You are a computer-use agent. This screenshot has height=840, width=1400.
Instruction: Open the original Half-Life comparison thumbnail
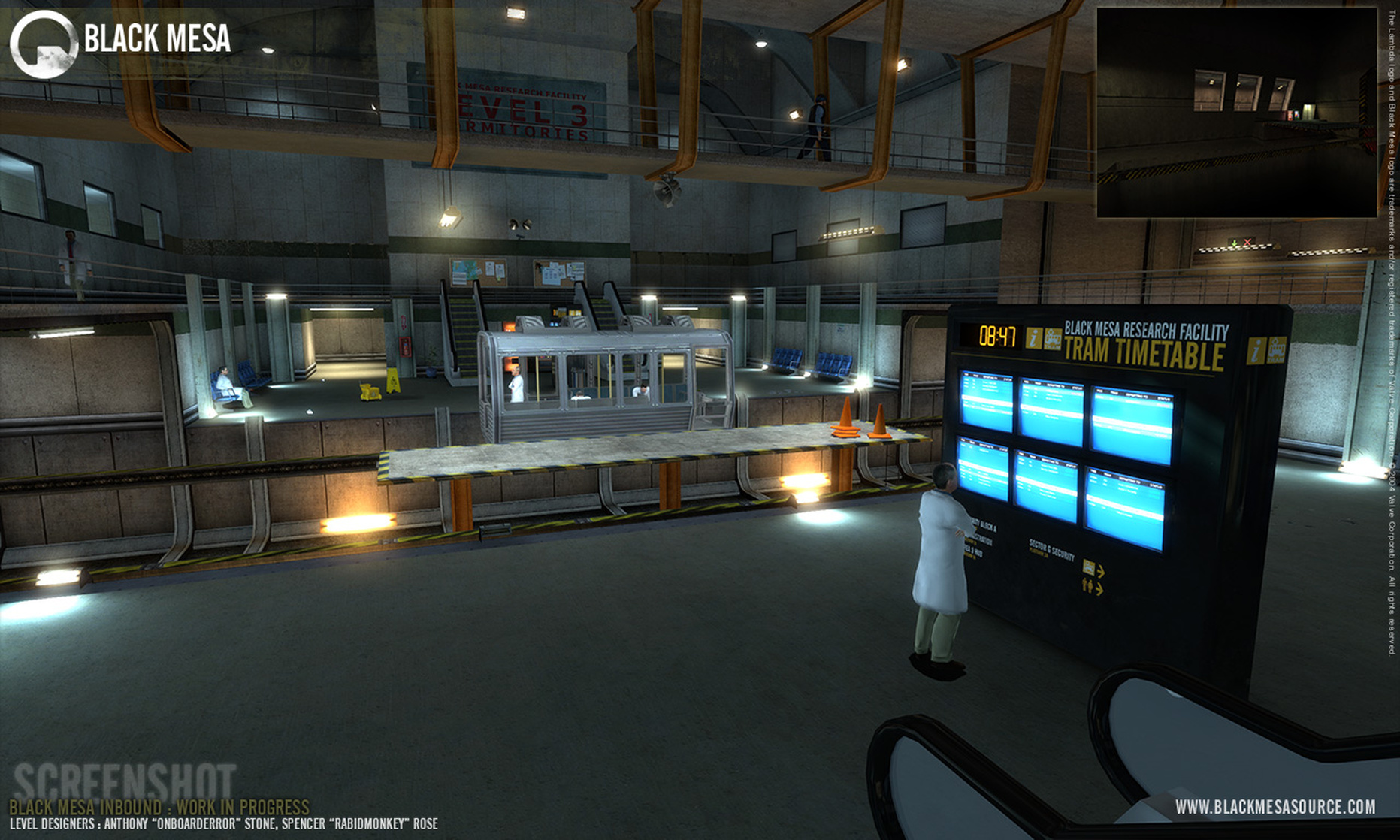(1236, 113)
